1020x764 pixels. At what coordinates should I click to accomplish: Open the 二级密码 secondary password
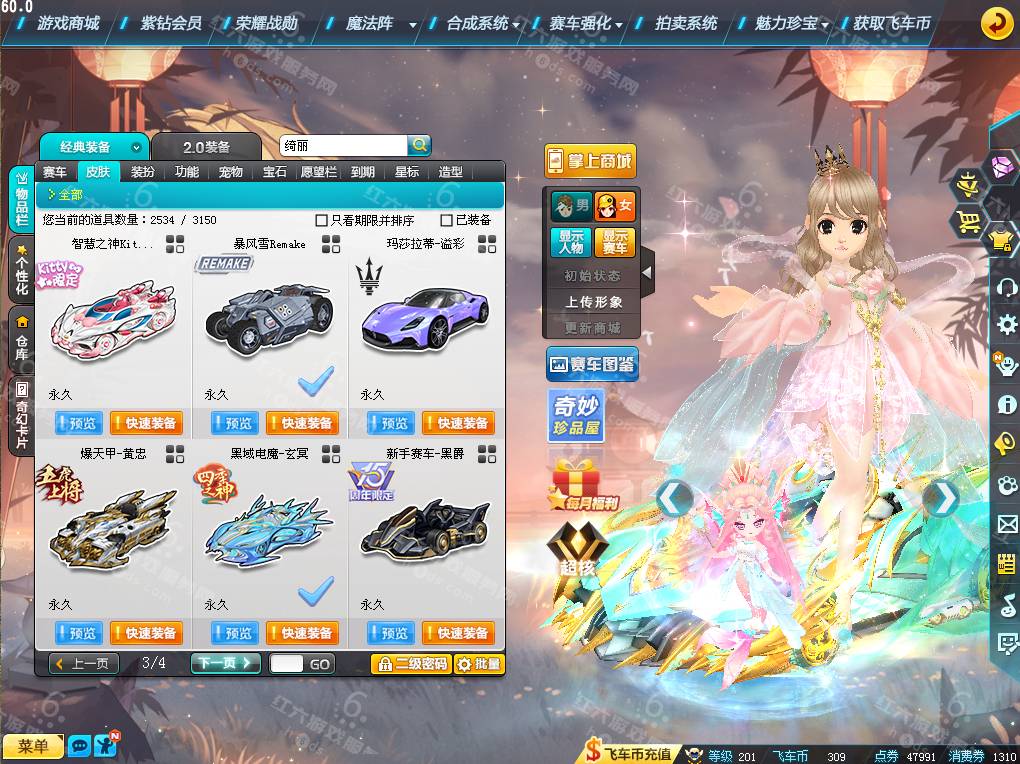point(411,663)
